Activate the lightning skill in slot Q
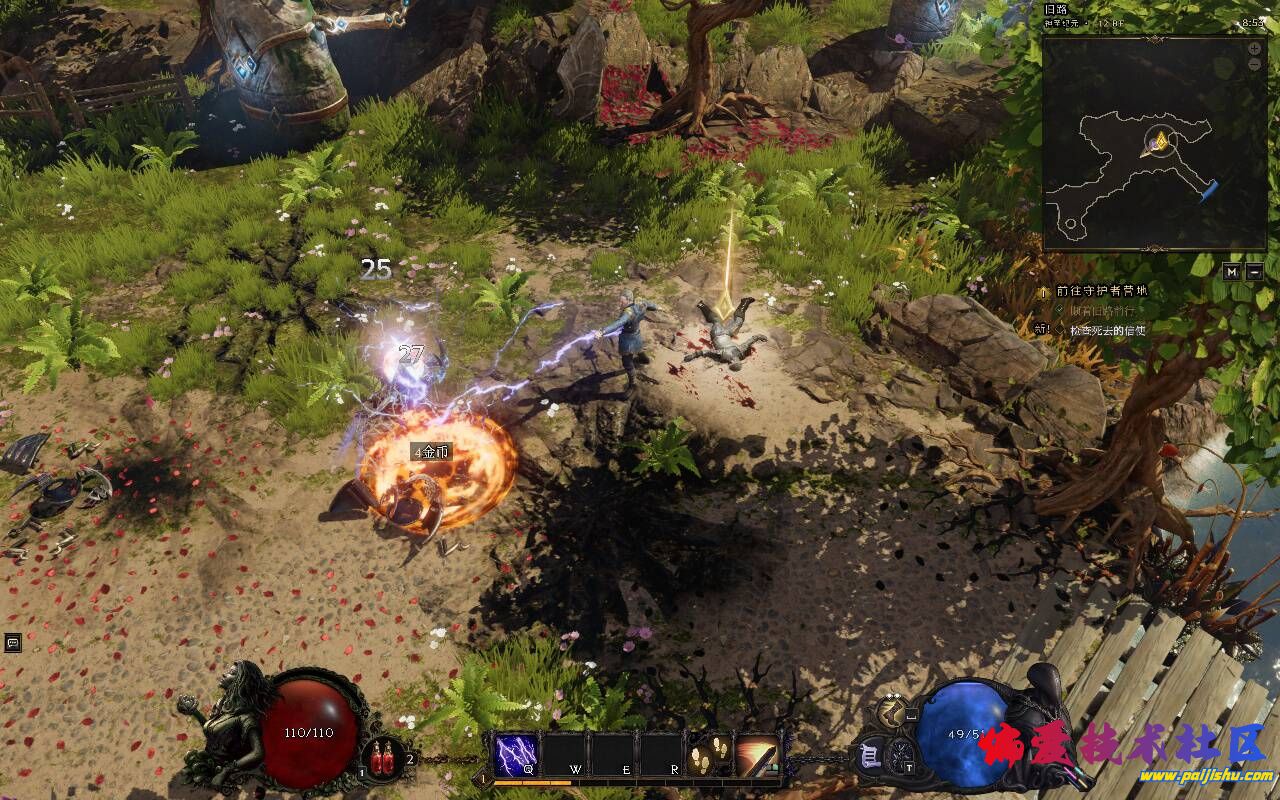The image size is (1280, 800). tap(516, 754)
